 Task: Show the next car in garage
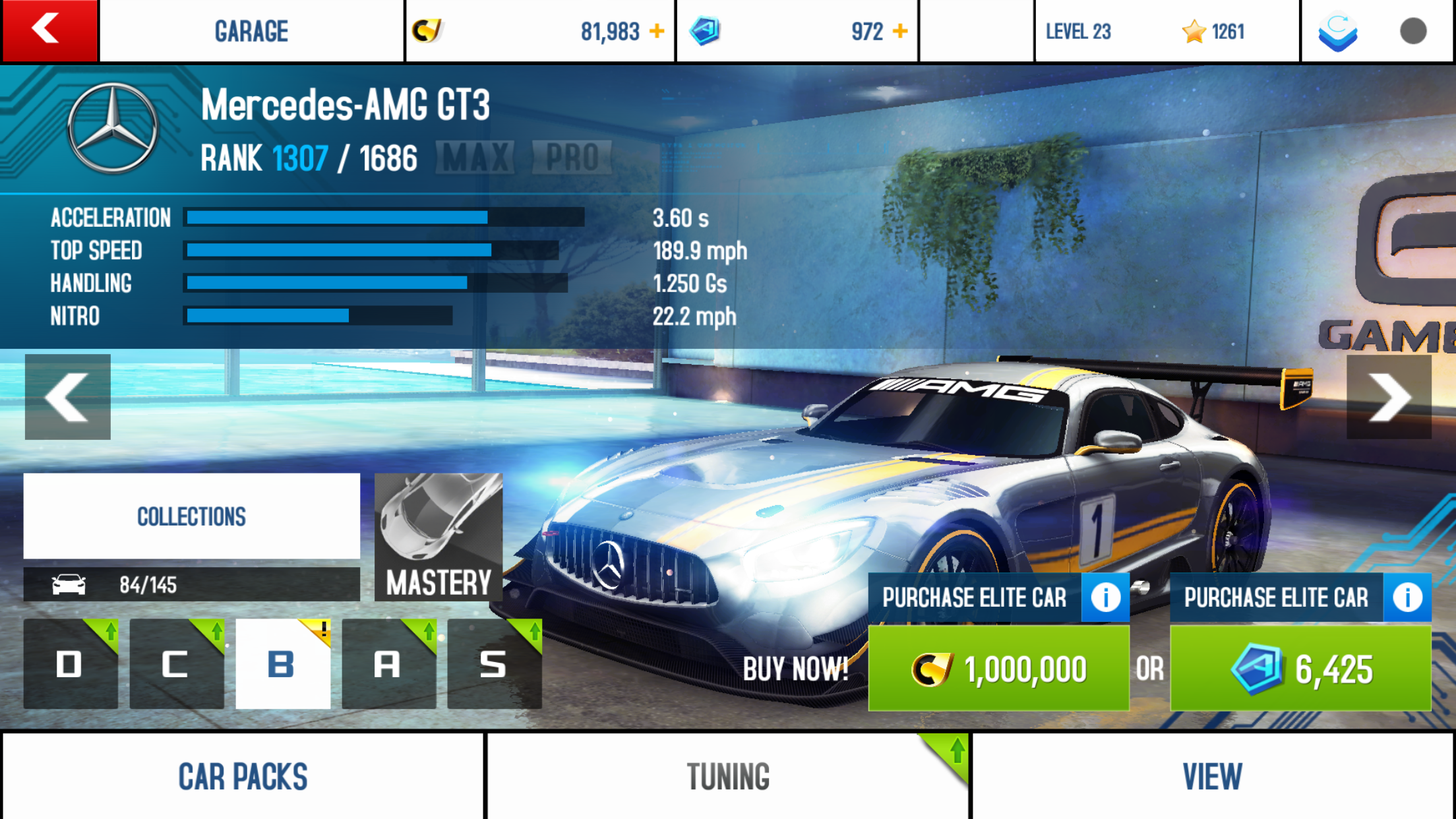(1389, 397)
